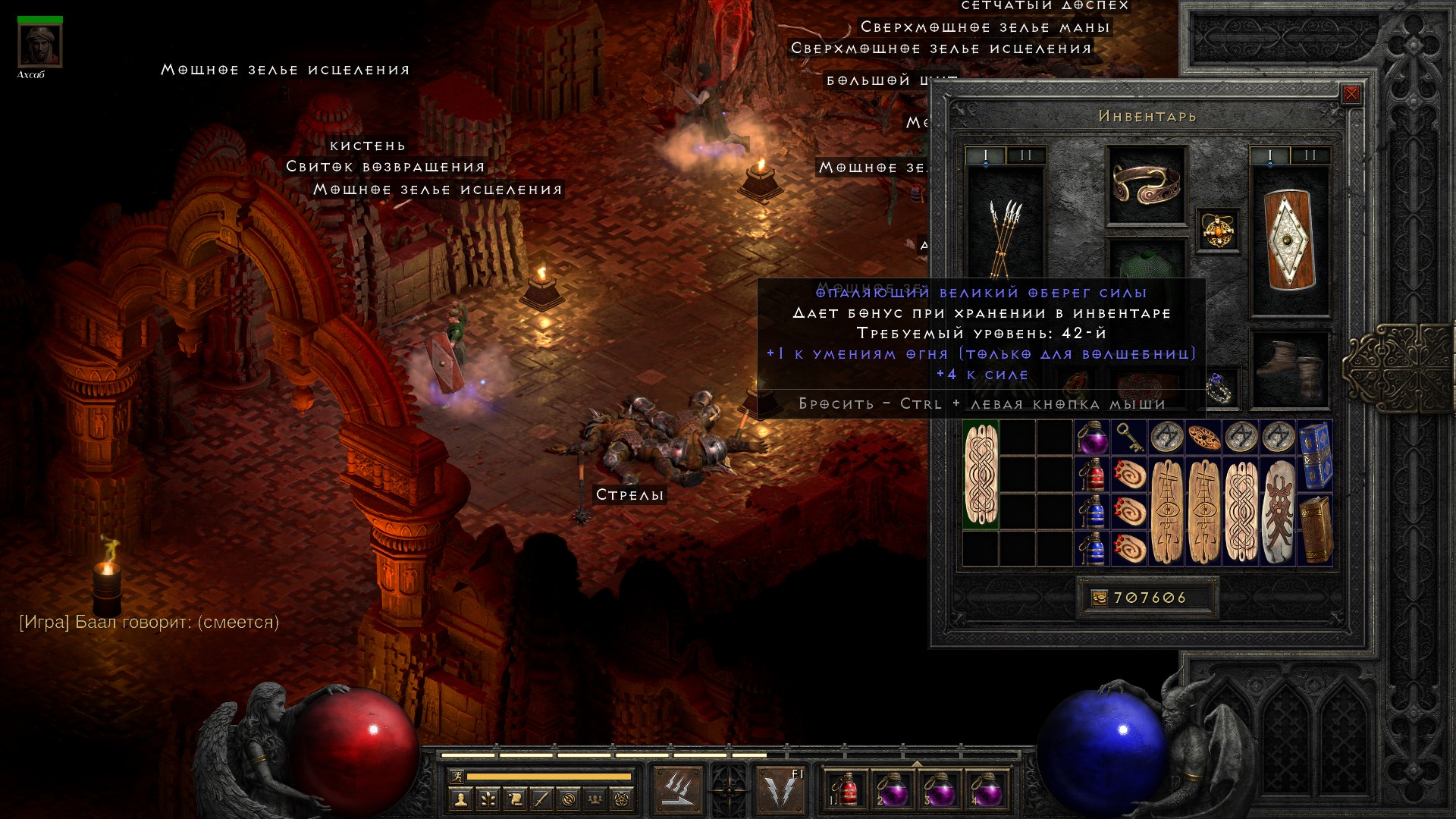This screenshot has width=1456, height=819.
Task: Select the equipped boots slot
Action: pyautogui.click(x=1289, y=369)
